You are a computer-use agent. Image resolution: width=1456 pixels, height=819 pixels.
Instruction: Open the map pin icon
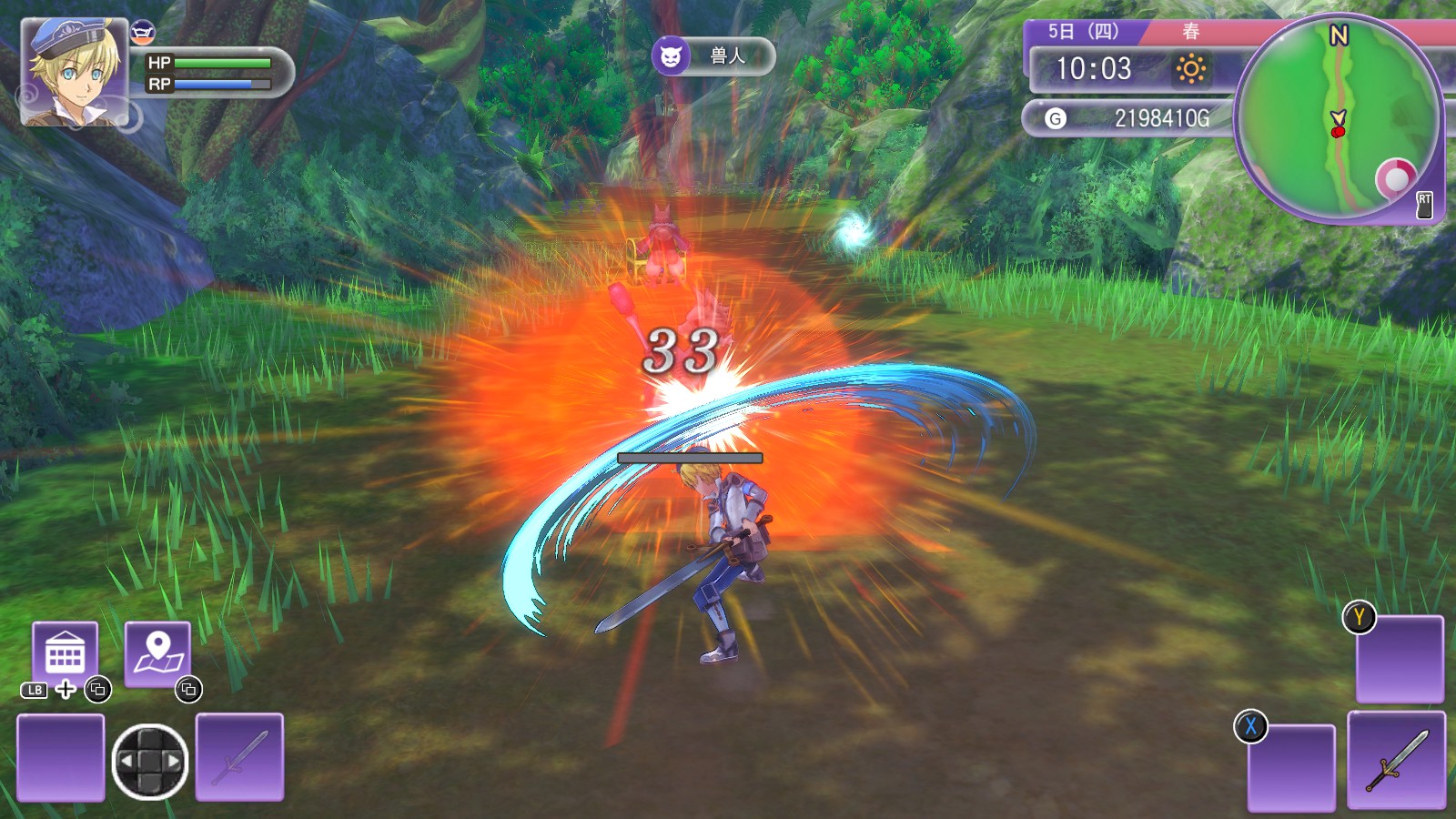click(157, 652)
